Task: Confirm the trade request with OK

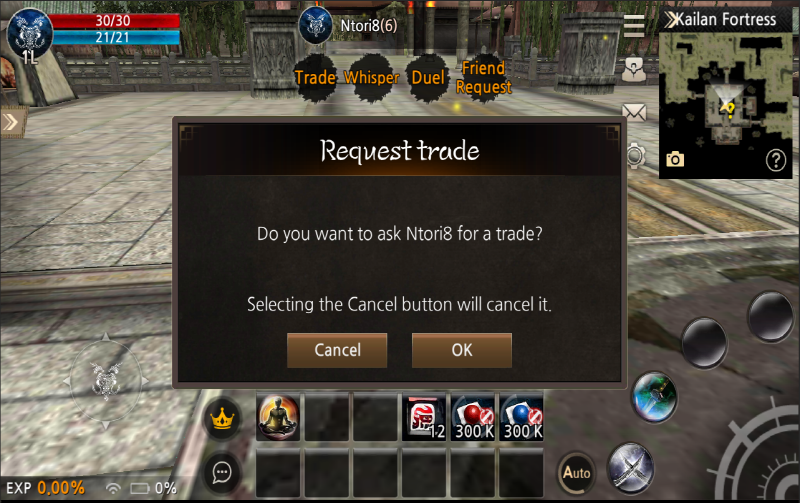Action: 461,350
